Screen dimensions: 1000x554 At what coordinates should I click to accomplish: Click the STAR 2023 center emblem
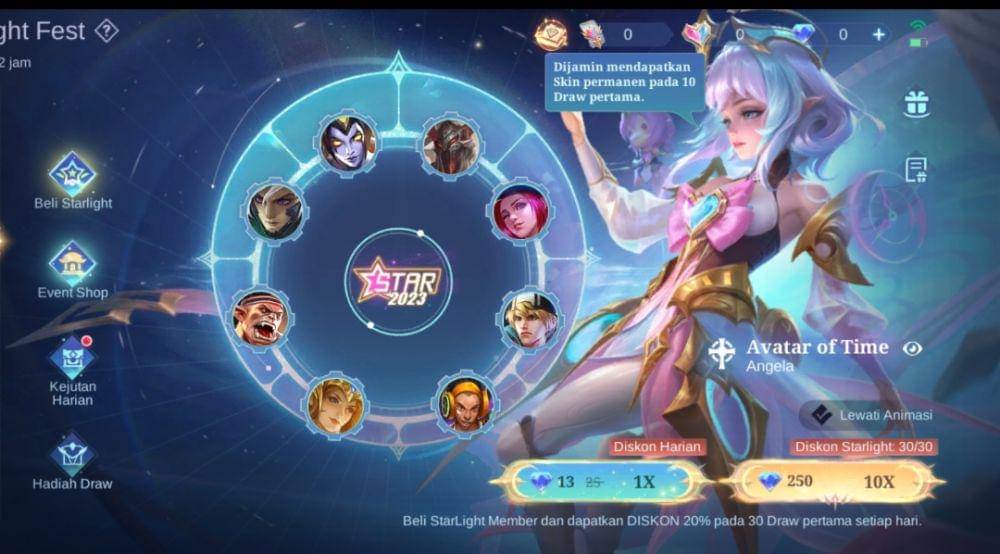click(399, 281)
